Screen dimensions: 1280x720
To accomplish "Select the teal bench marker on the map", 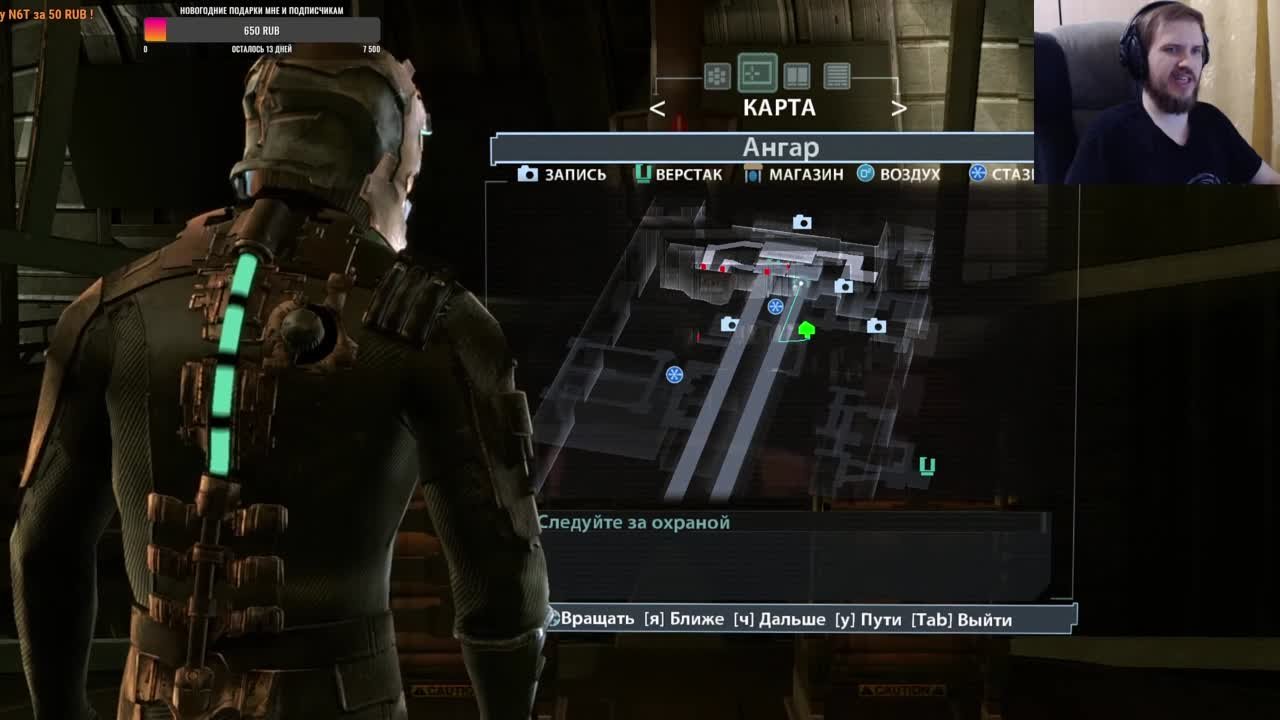I will (x=927, y=466).
